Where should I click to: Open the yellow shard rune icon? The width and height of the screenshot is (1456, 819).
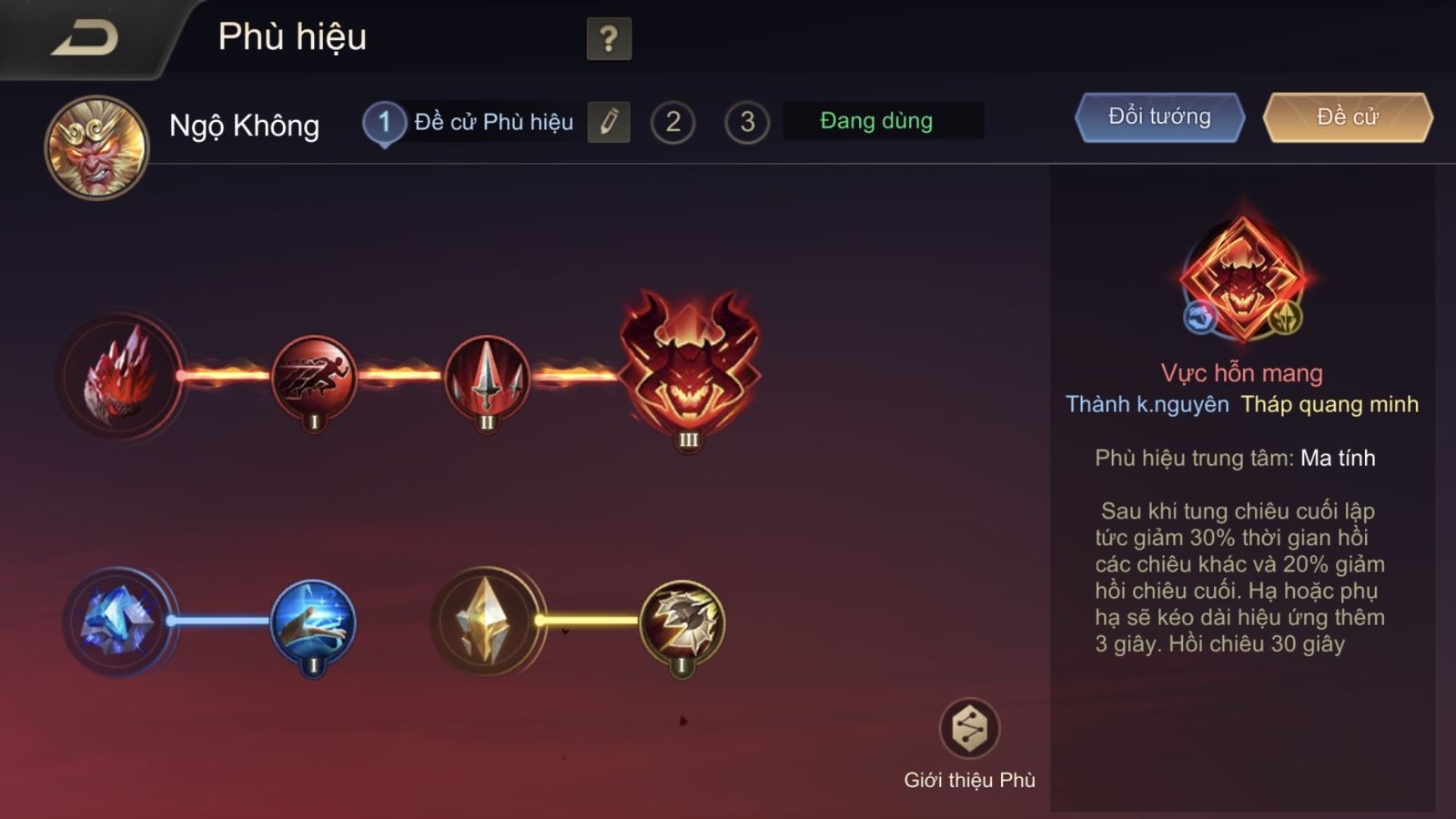pos(486,619)
